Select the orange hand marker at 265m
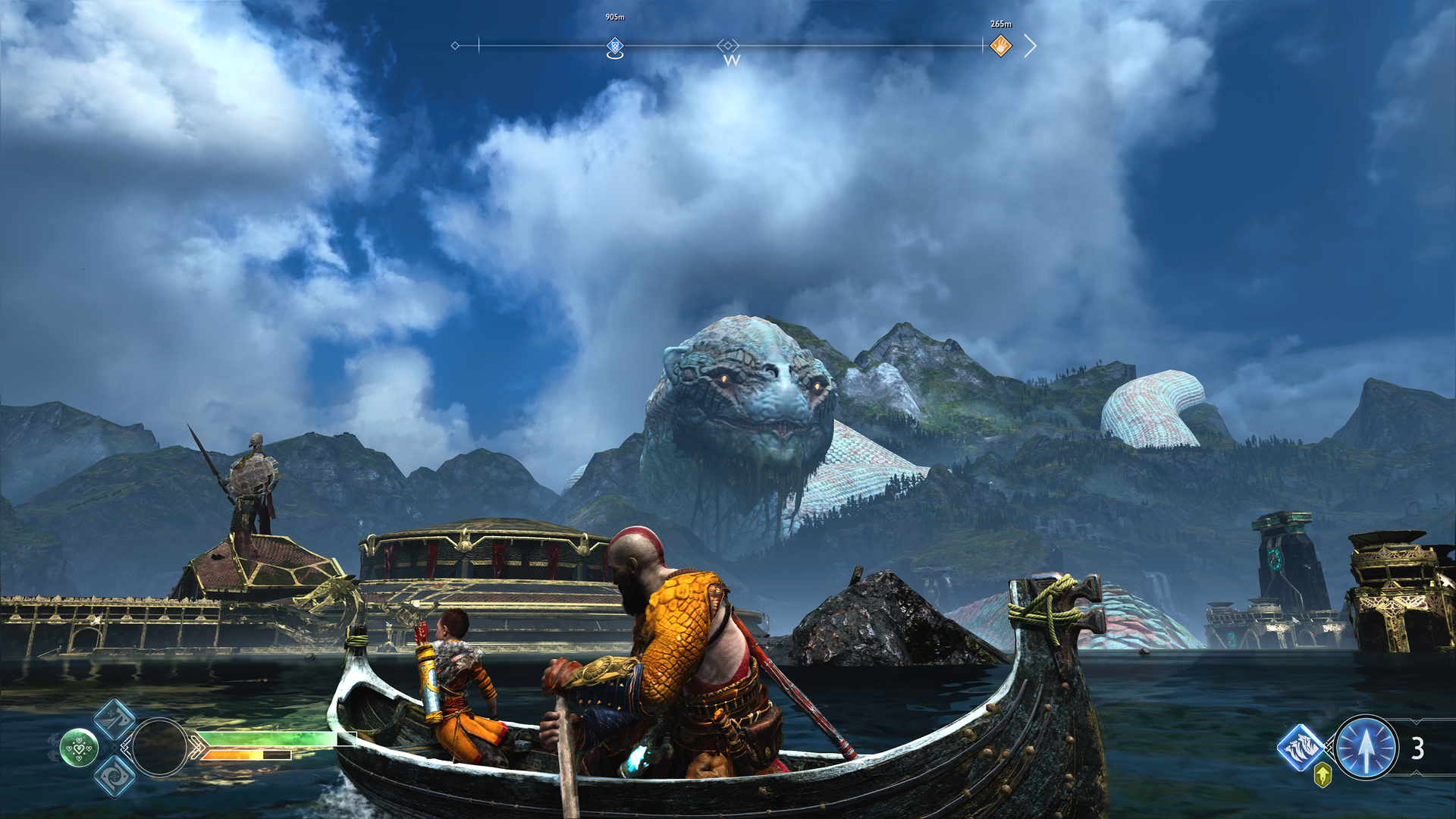The width and height of the screenshot is (1456, 819). pyautogui.click(x=1000, y=45)
